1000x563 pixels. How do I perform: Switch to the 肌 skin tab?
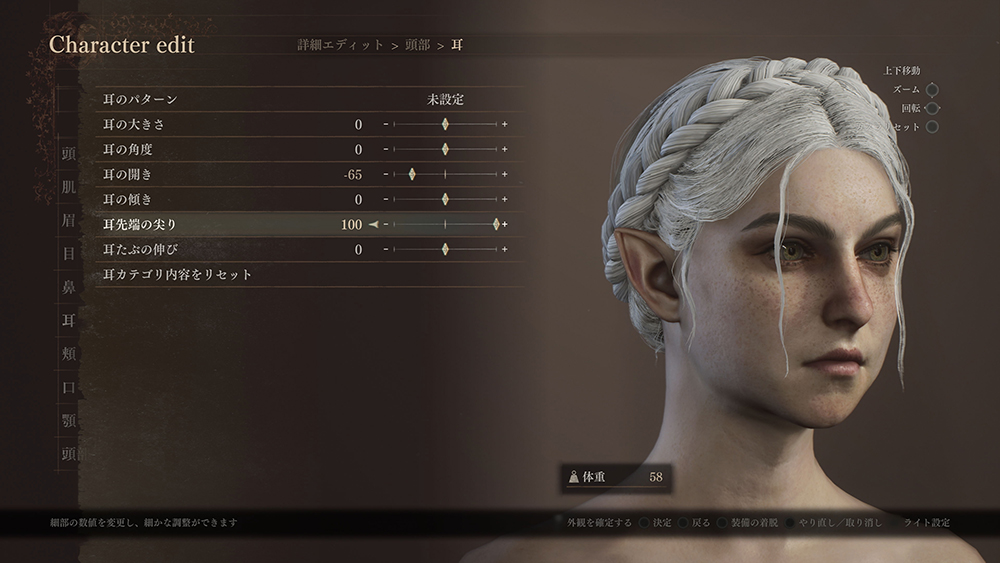[x=69, y=188]
